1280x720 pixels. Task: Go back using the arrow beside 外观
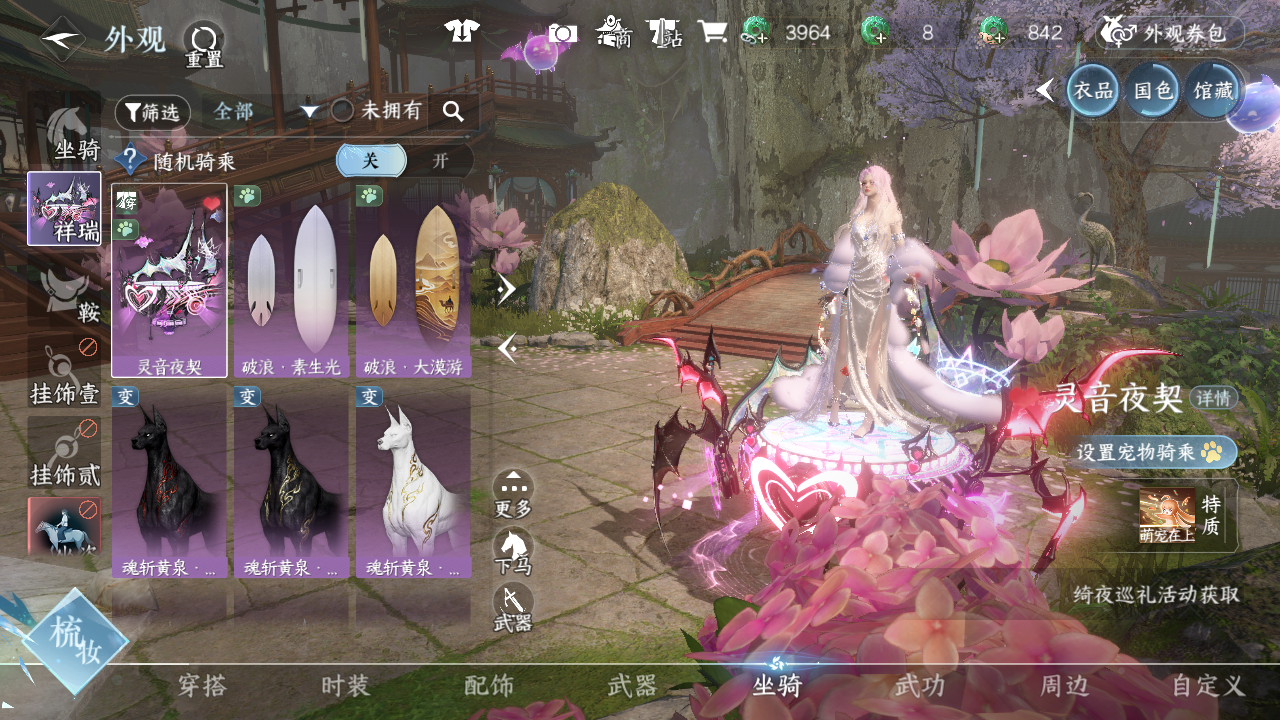(x=62, y=39)
